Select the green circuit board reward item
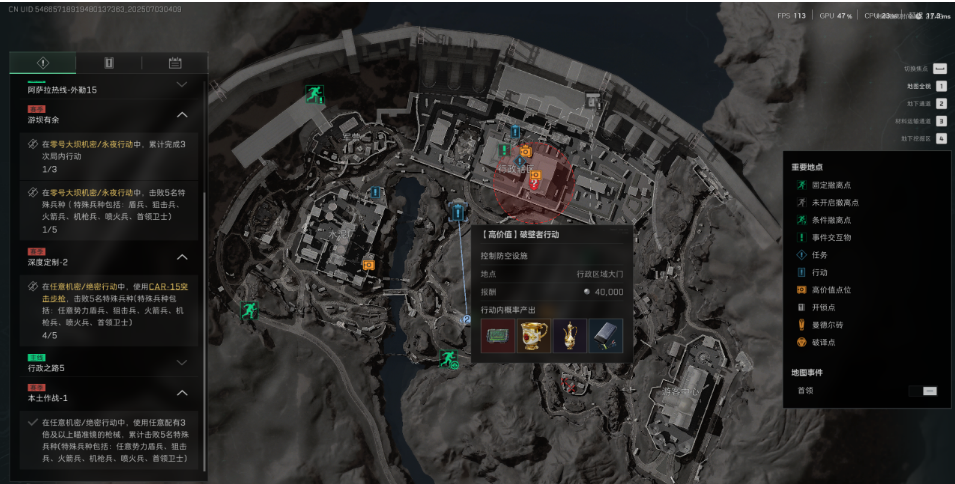The width and height of the screenshot is (955, 484). pos(496,335)
